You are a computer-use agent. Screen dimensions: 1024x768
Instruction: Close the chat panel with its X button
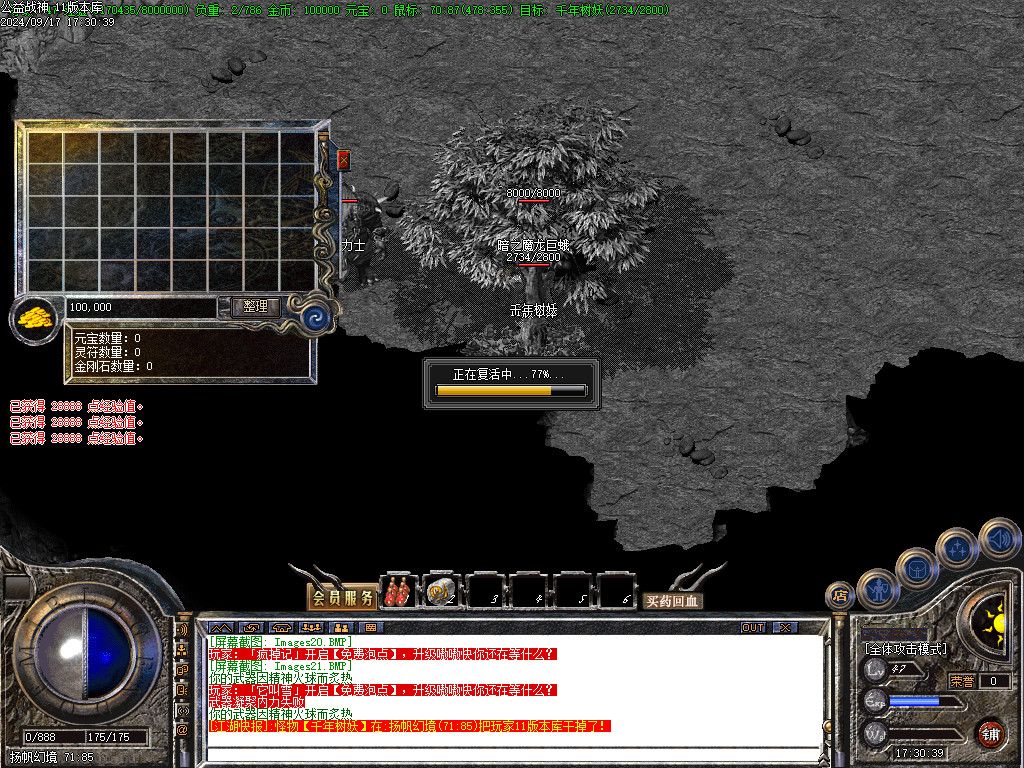(x=786, y=627)
